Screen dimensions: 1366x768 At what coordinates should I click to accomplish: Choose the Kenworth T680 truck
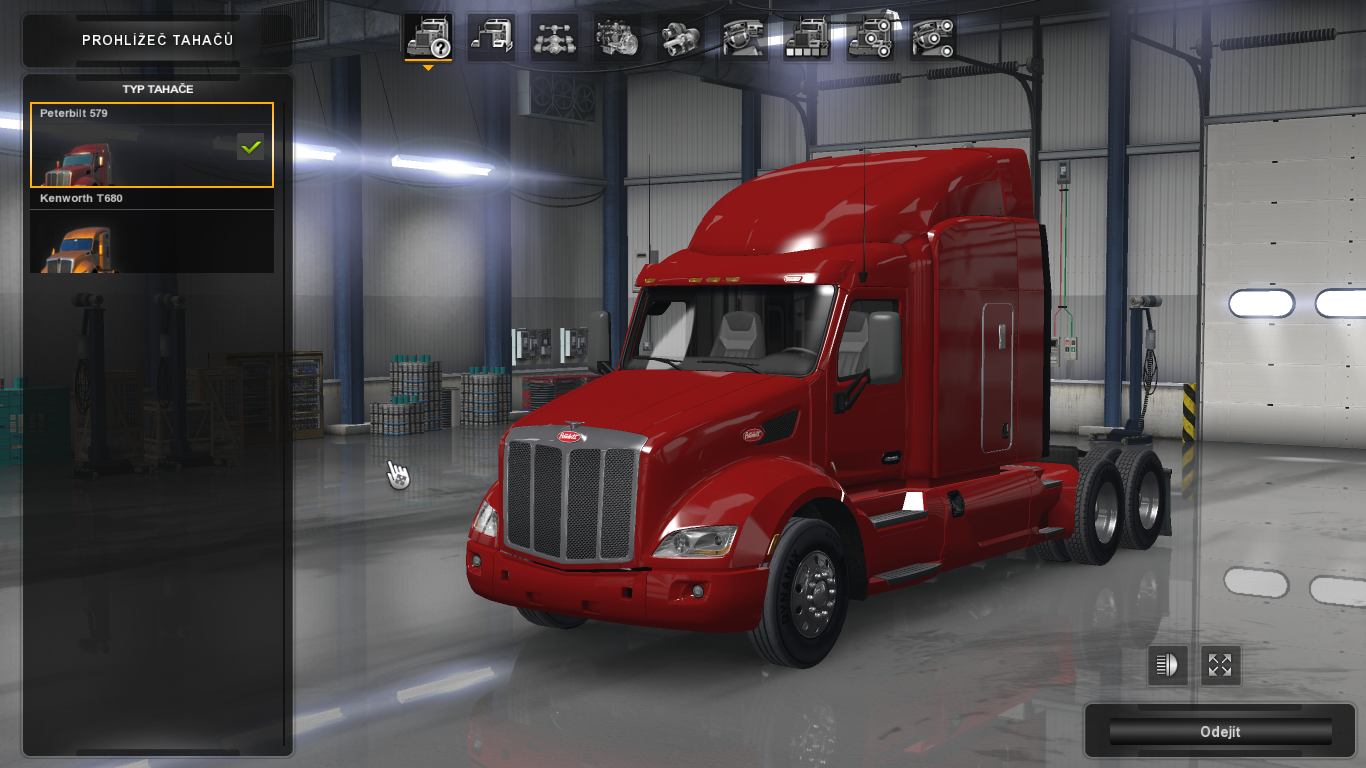(151, 232)
